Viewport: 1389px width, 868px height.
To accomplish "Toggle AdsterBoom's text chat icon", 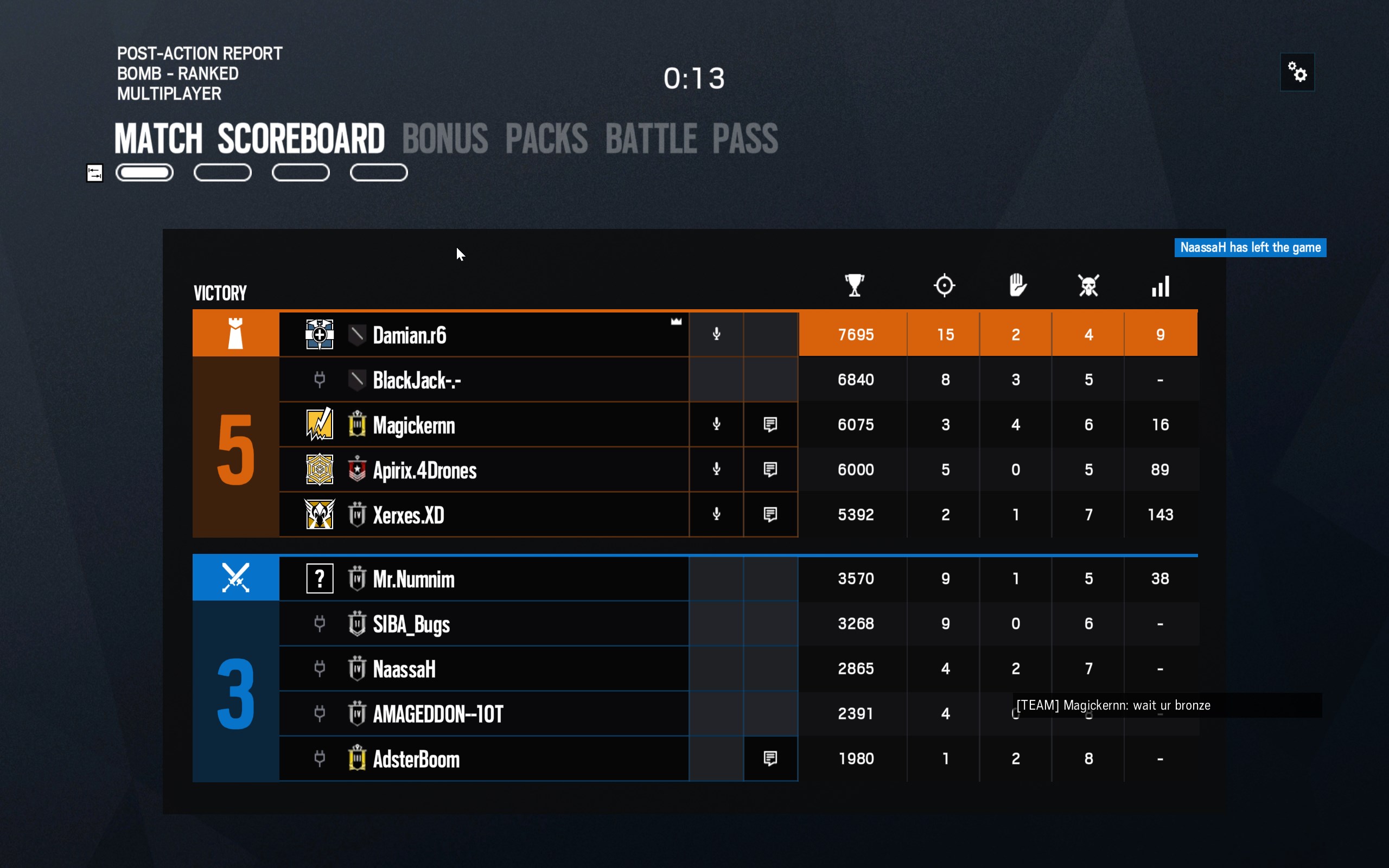I will tap(770, 759).
